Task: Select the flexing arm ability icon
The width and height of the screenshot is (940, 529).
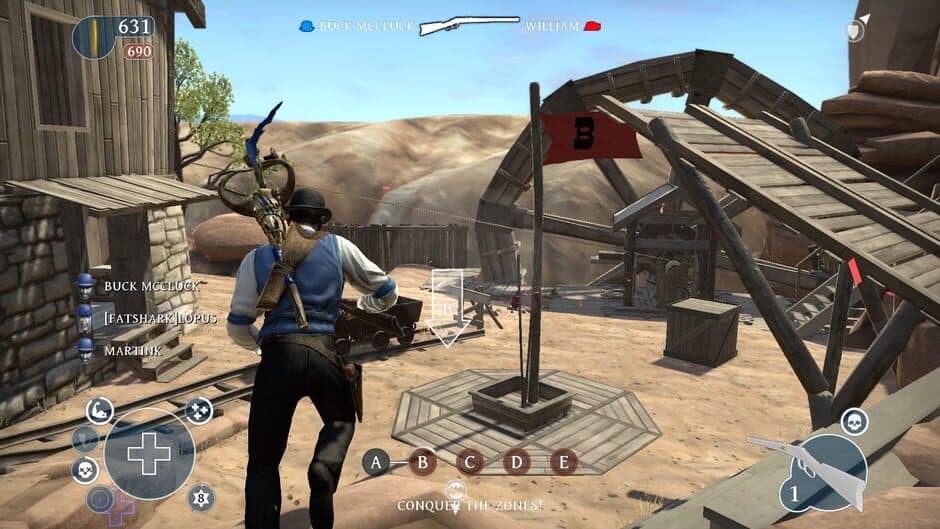Action: (x=99, y=408)
